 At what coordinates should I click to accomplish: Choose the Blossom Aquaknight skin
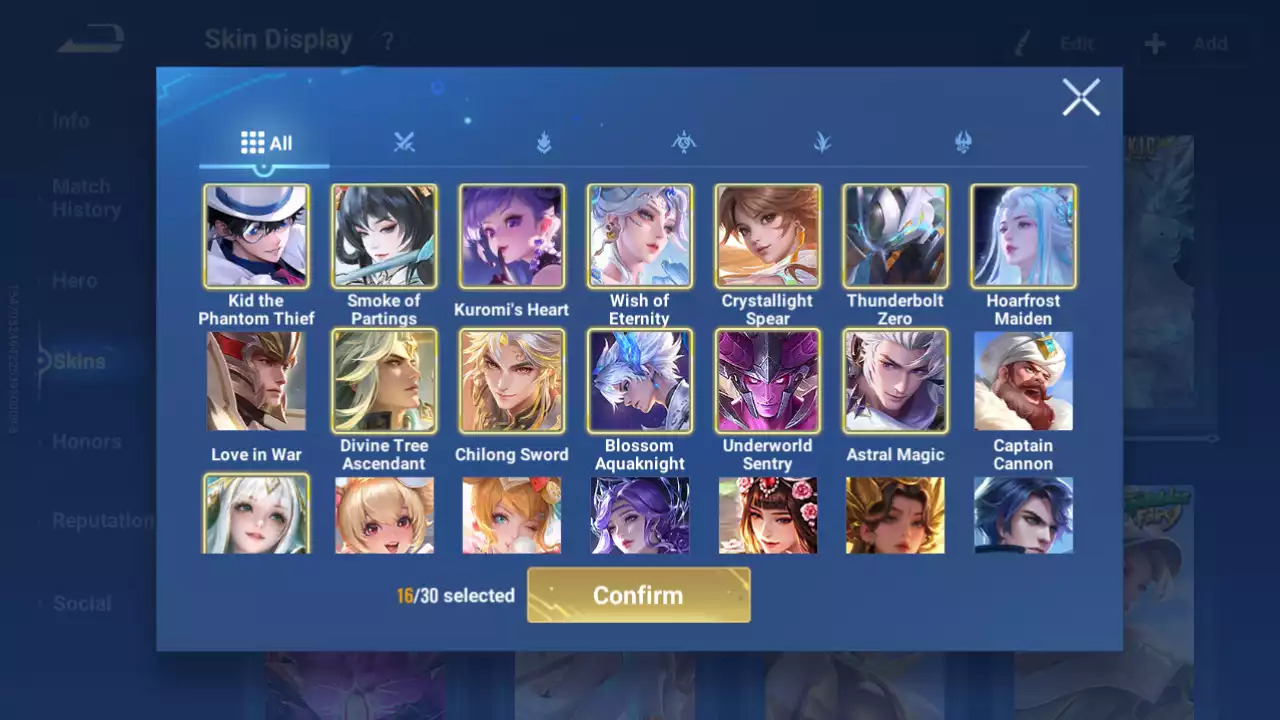640,381
